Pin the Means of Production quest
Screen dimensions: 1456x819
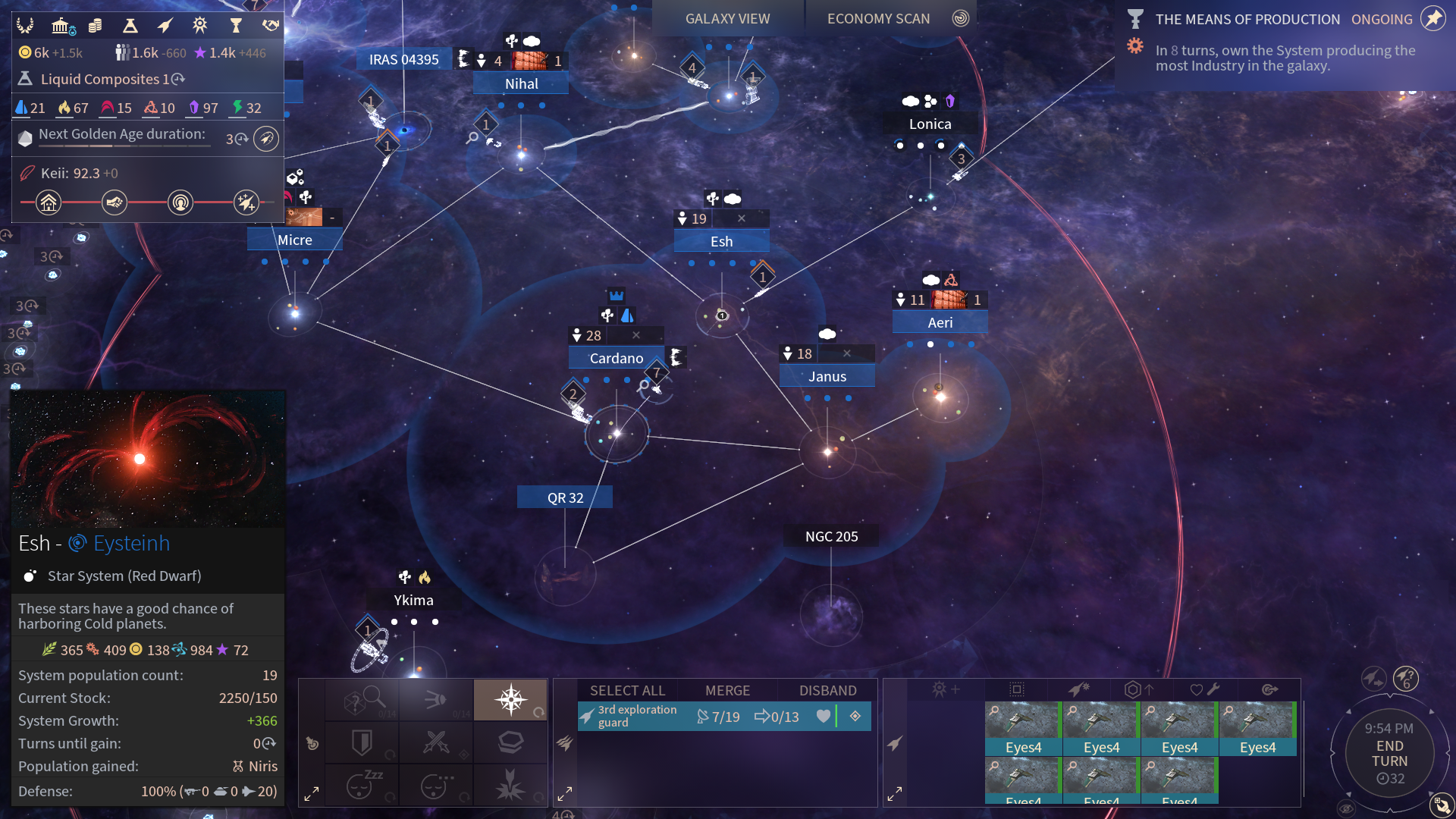pyautogui.click(x=1432, y=18)
